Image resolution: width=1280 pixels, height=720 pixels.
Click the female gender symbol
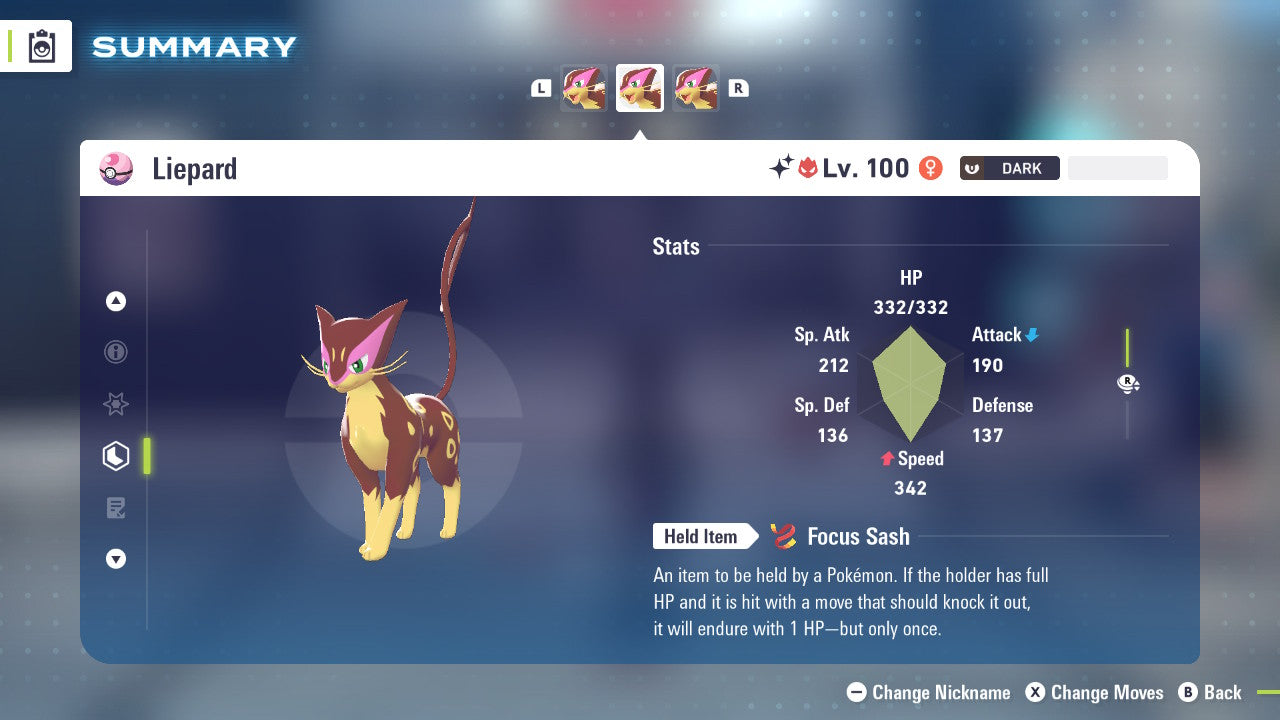pyautogui.click(x=930, y=168)
